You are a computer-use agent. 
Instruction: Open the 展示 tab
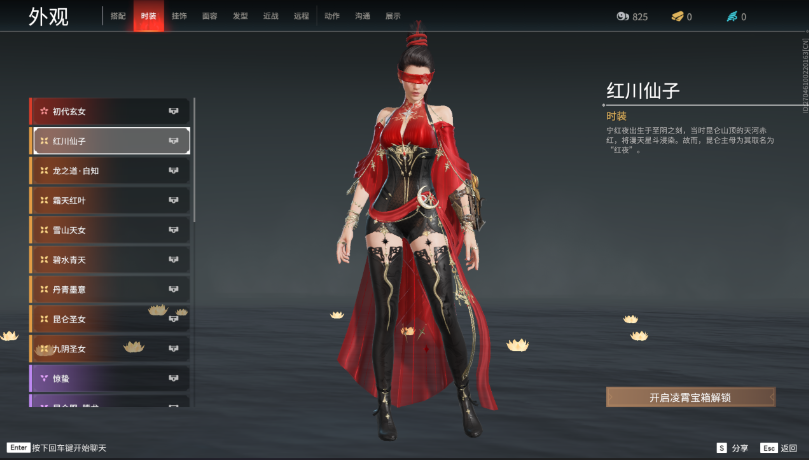(393, 17)
